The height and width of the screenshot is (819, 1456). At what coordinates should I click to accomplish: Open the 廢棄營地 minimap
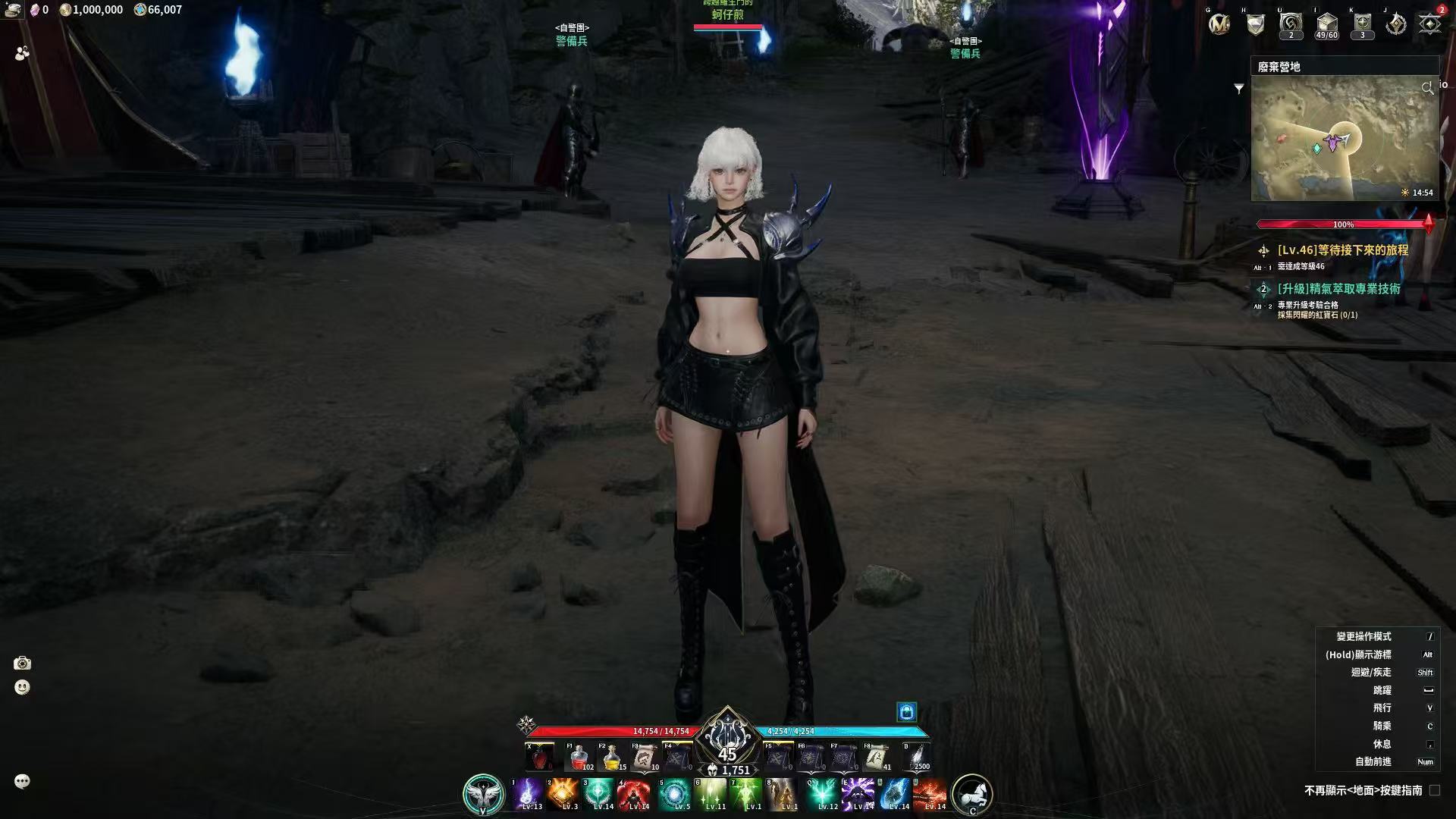point(1345,137)
